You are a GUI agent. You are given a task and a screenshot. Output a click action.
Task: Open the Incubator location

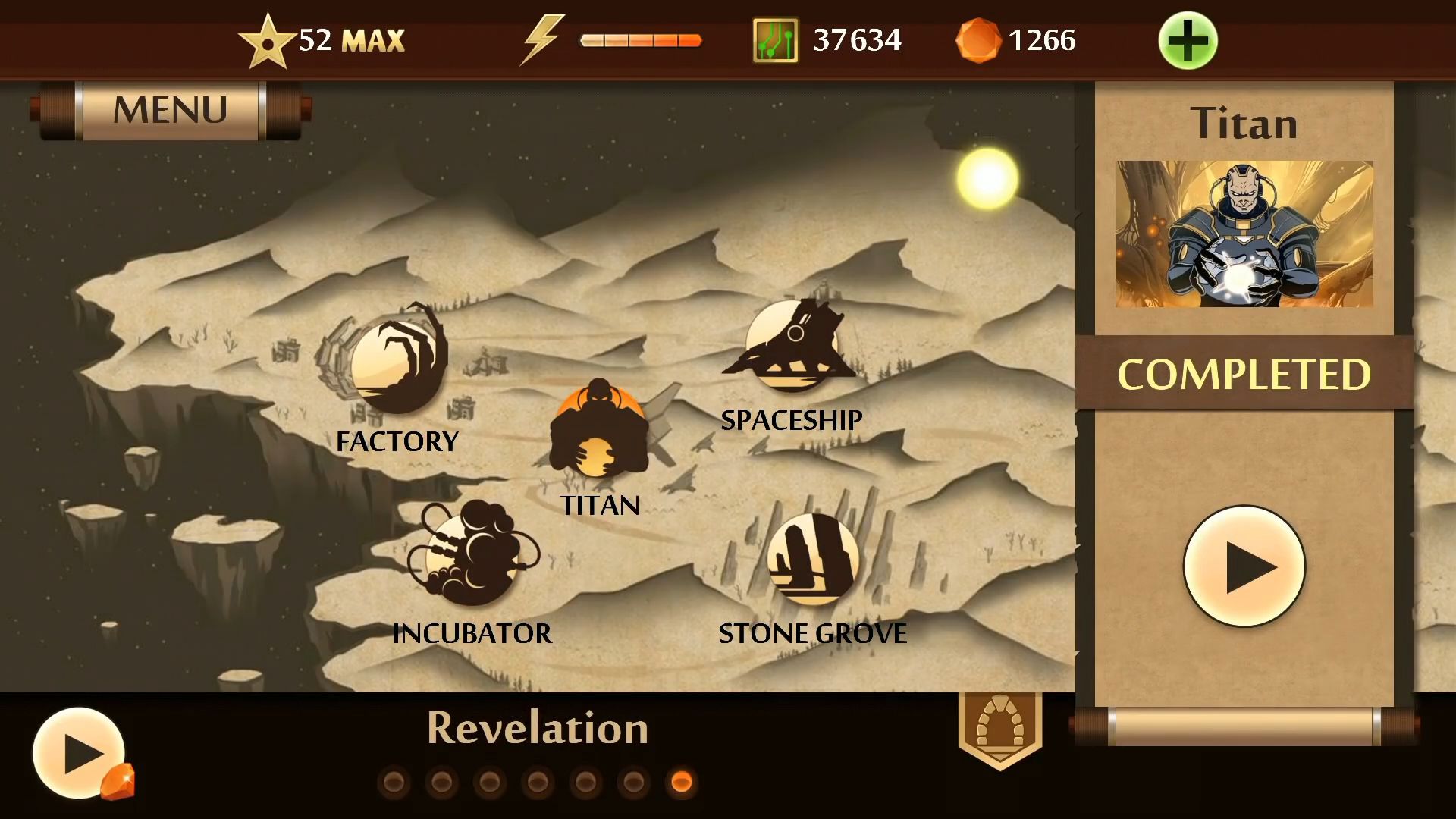click(472, 554)
